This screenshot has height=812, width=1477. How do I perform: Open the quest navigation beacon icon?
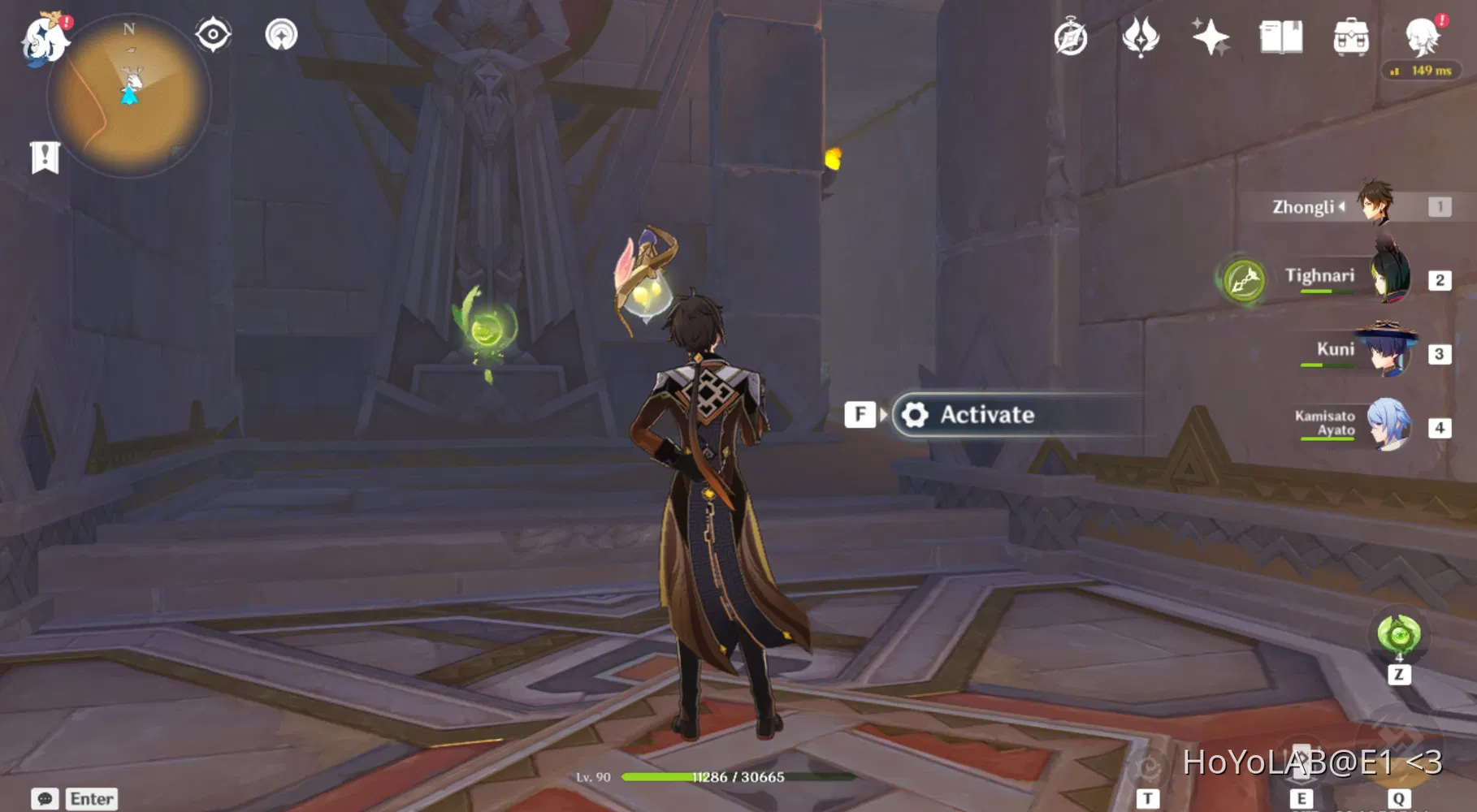[281, 35]
